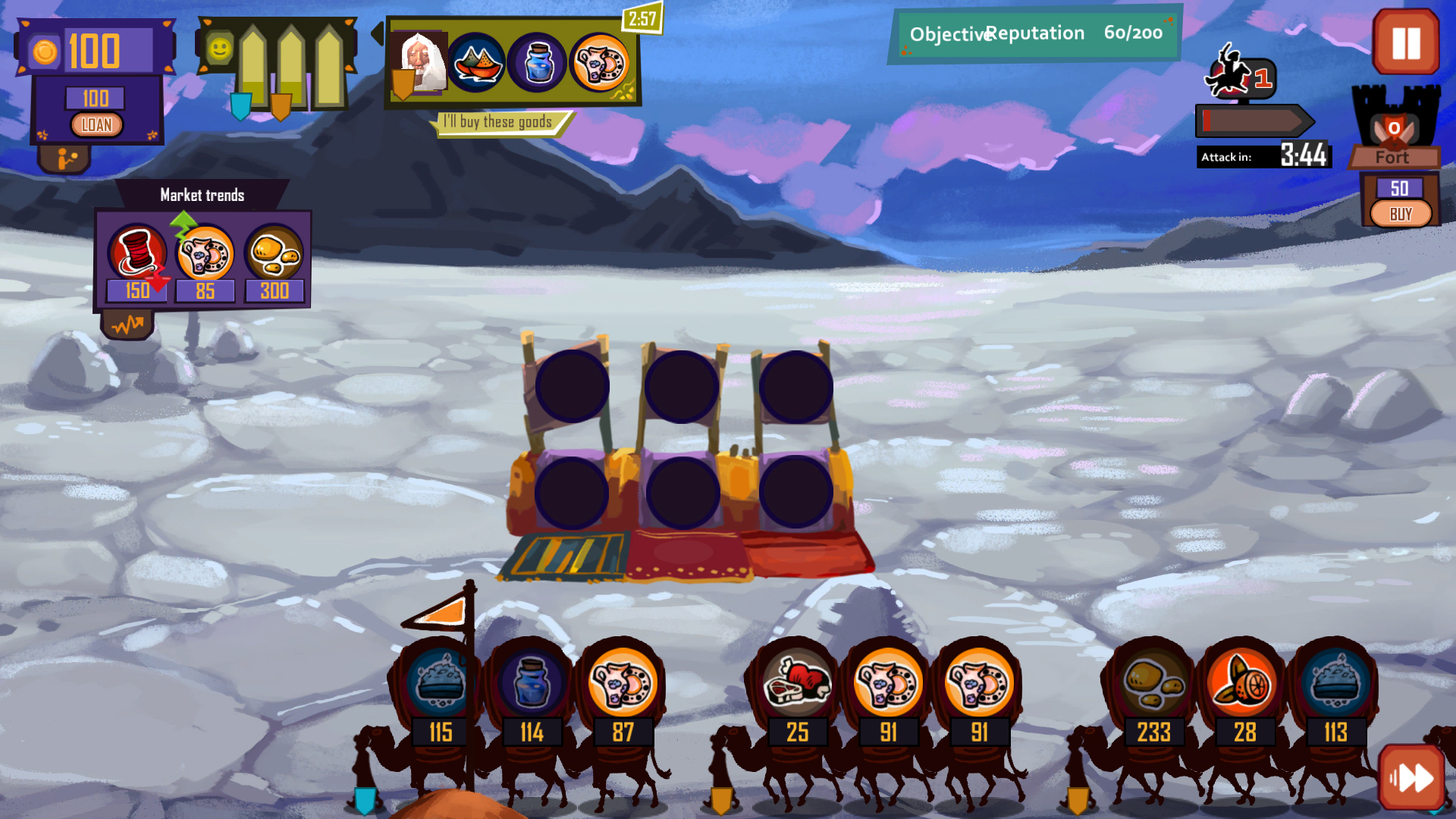This screenshot has width=1456, height=819.
Task: Open the person tab under the loan panel
Action: (65, 158)
